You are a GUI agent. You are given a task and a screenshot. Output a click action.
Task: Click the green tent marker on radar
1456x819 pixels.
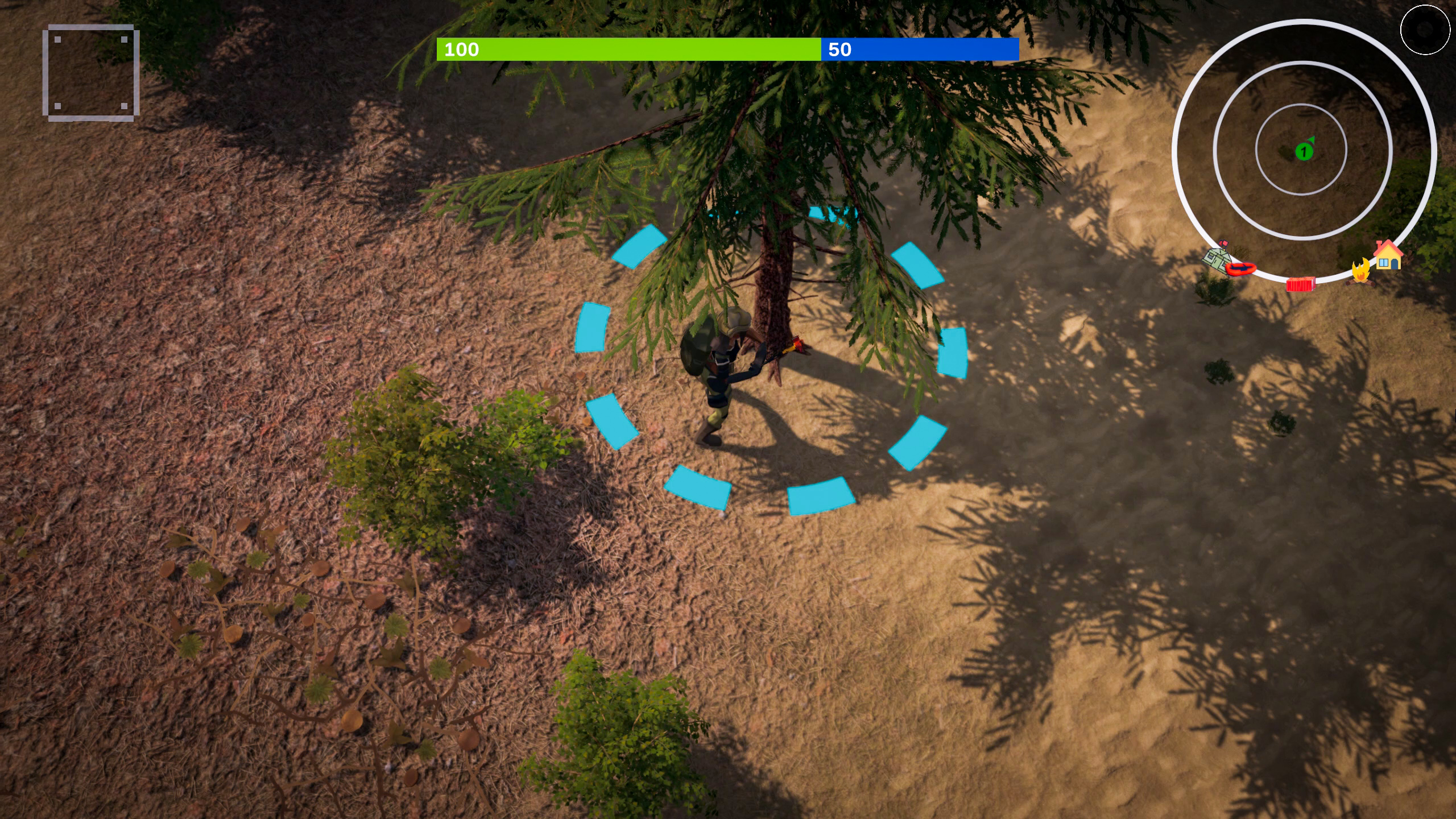click(1215, 259)
